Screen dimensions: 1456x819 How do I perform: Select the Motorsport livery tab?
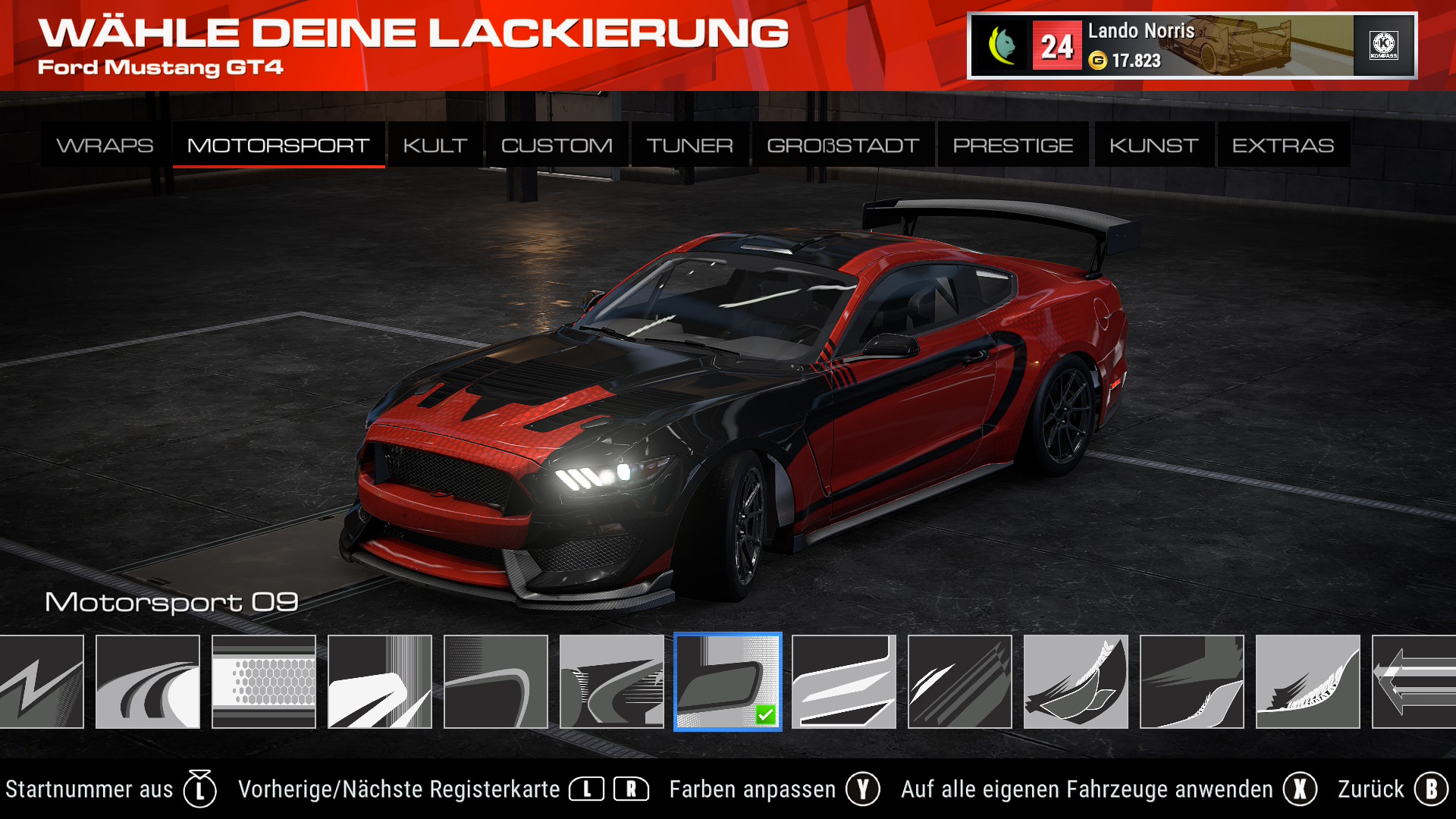pos(278,145)
